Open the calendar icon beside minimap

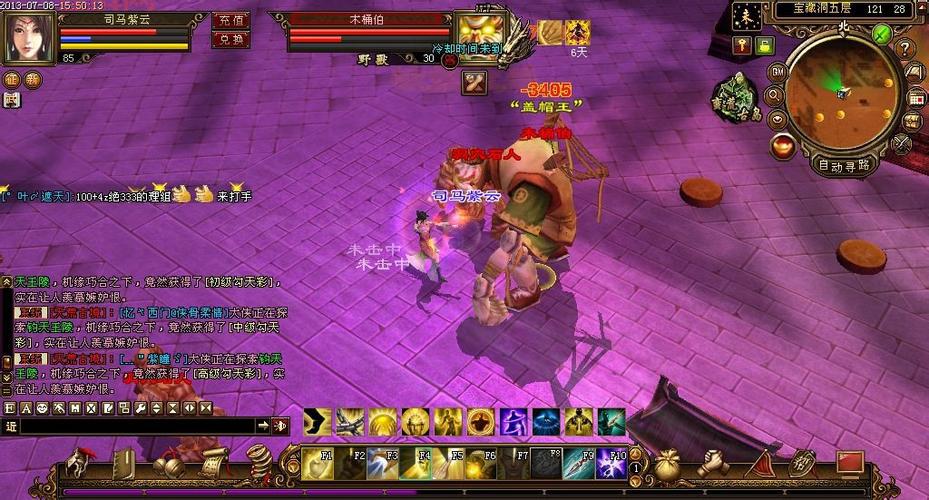pyautogui.click(x=914, y=98)
